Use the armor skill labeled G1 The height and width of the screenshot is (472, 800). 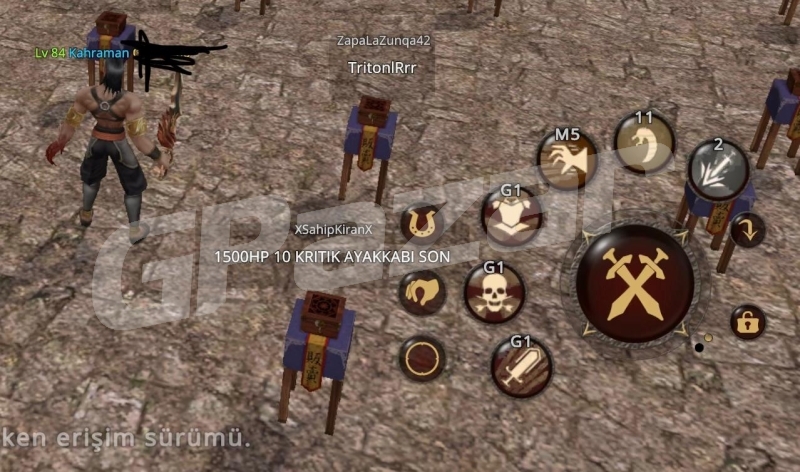512,214
